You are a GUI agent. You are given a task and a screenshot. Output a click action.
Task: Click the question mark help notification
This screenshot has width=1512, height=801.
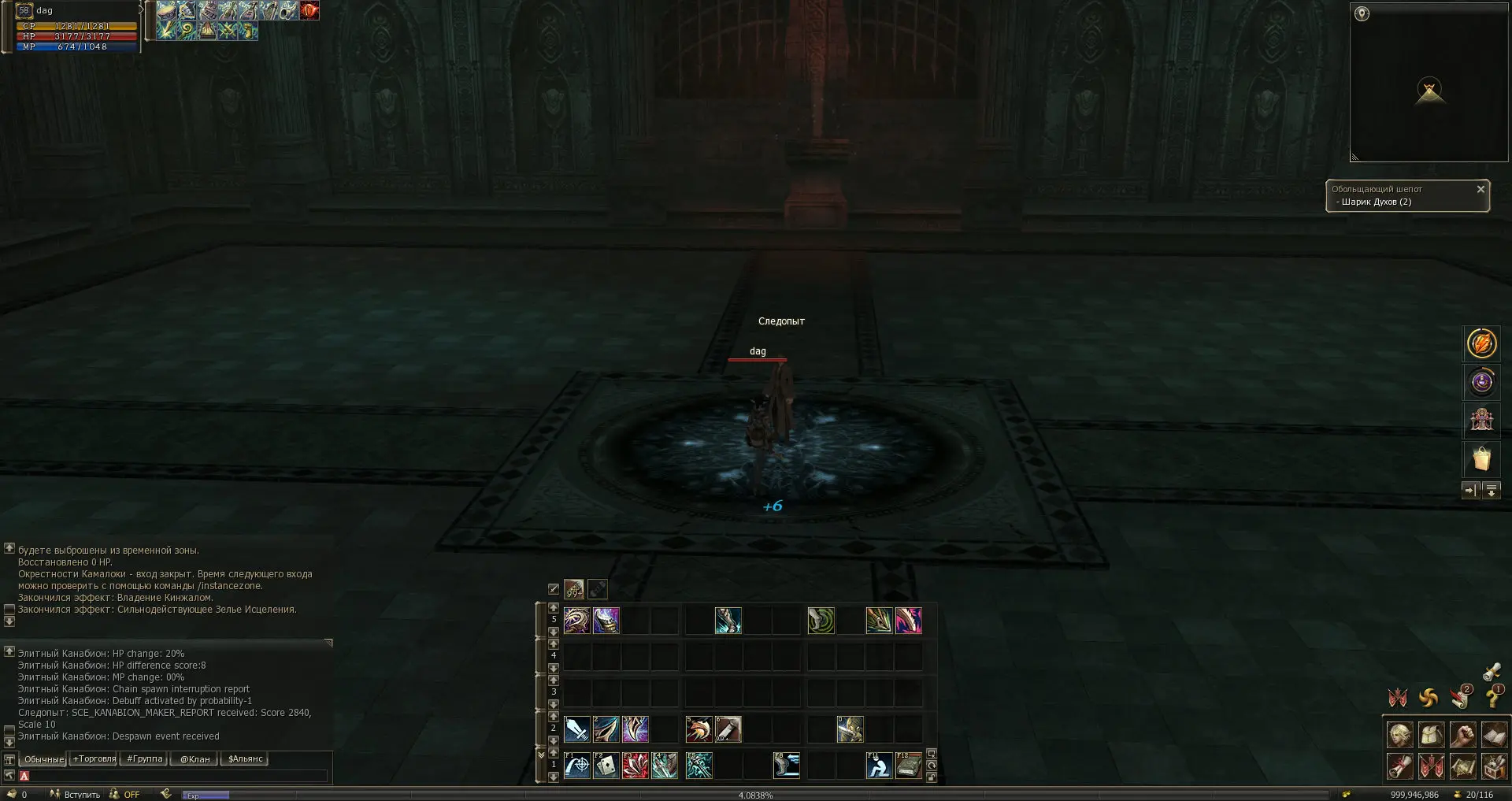[x=1492, y=696]
